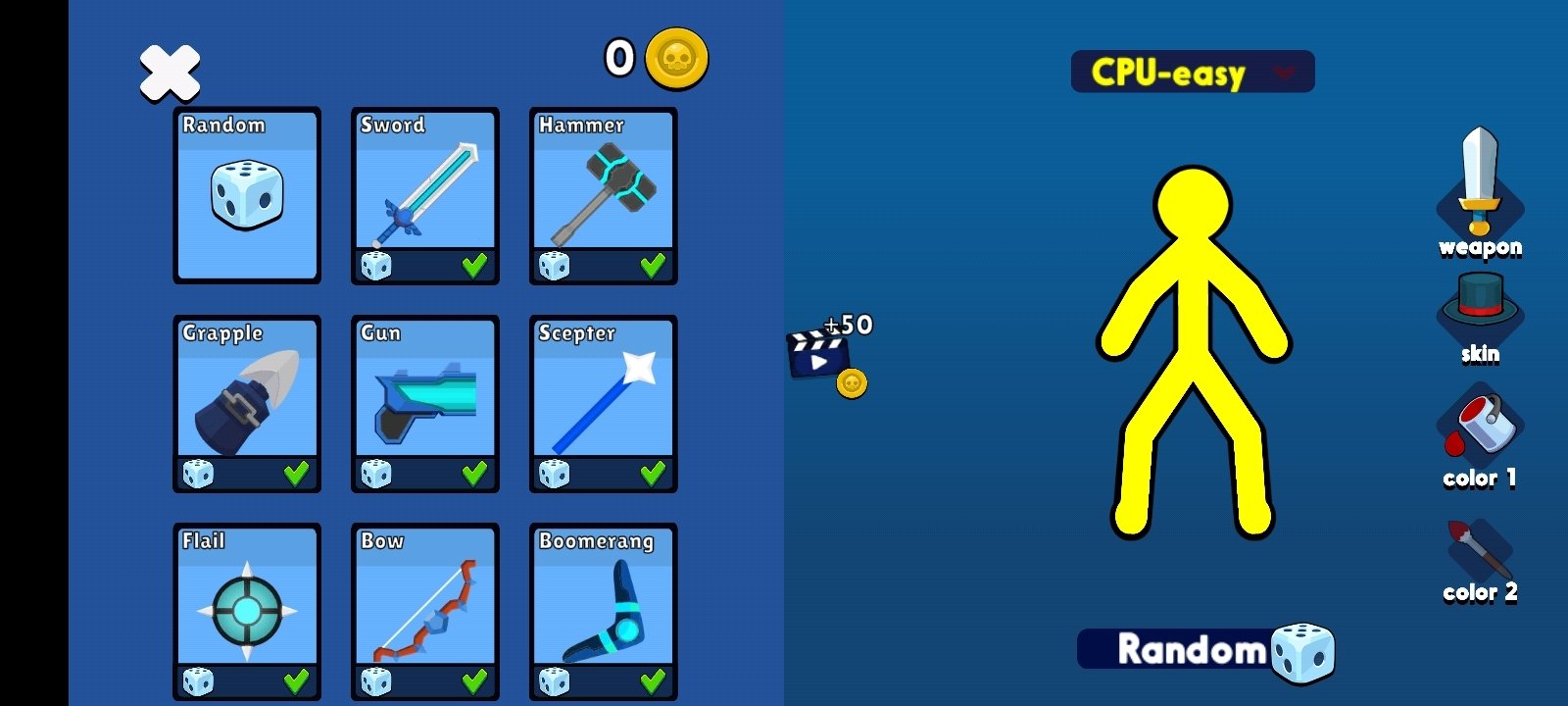Select the Random weapon card
1568x706 pixels.
(247, 195)
